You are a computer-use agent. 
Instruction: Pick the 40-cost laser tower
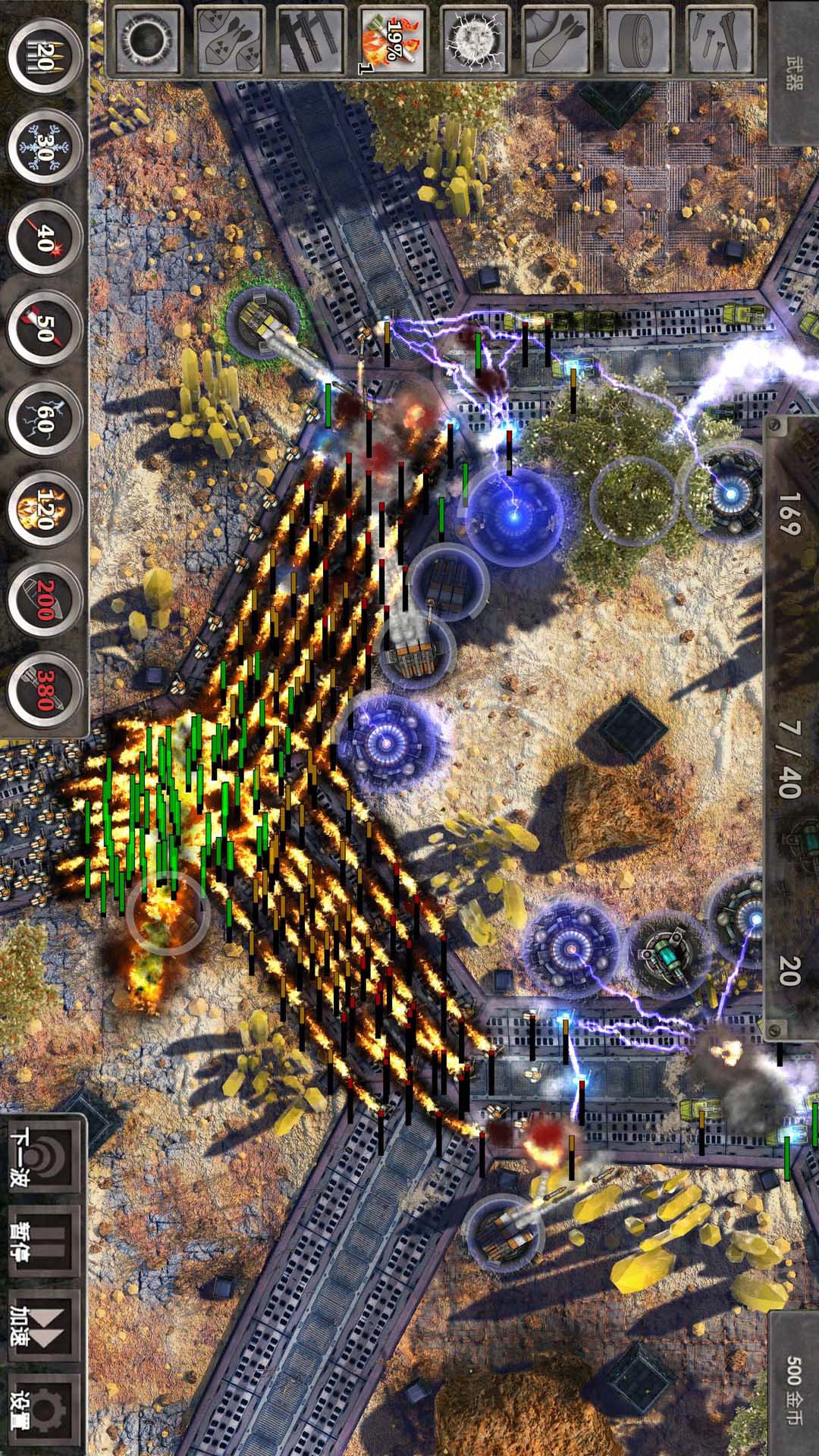point(44,237)
